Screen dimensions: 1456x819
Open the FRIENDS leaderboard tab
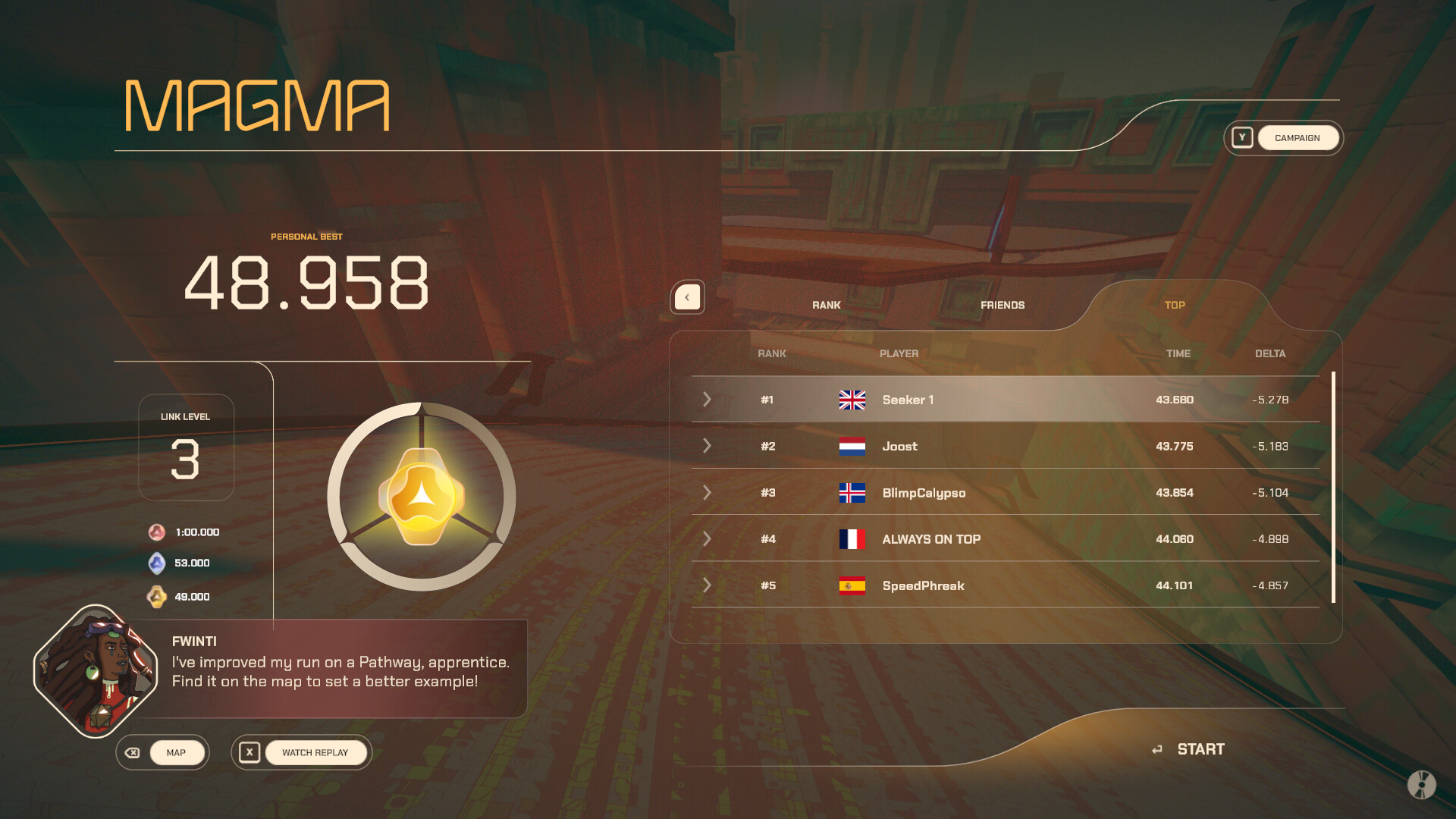[1003, 304]
